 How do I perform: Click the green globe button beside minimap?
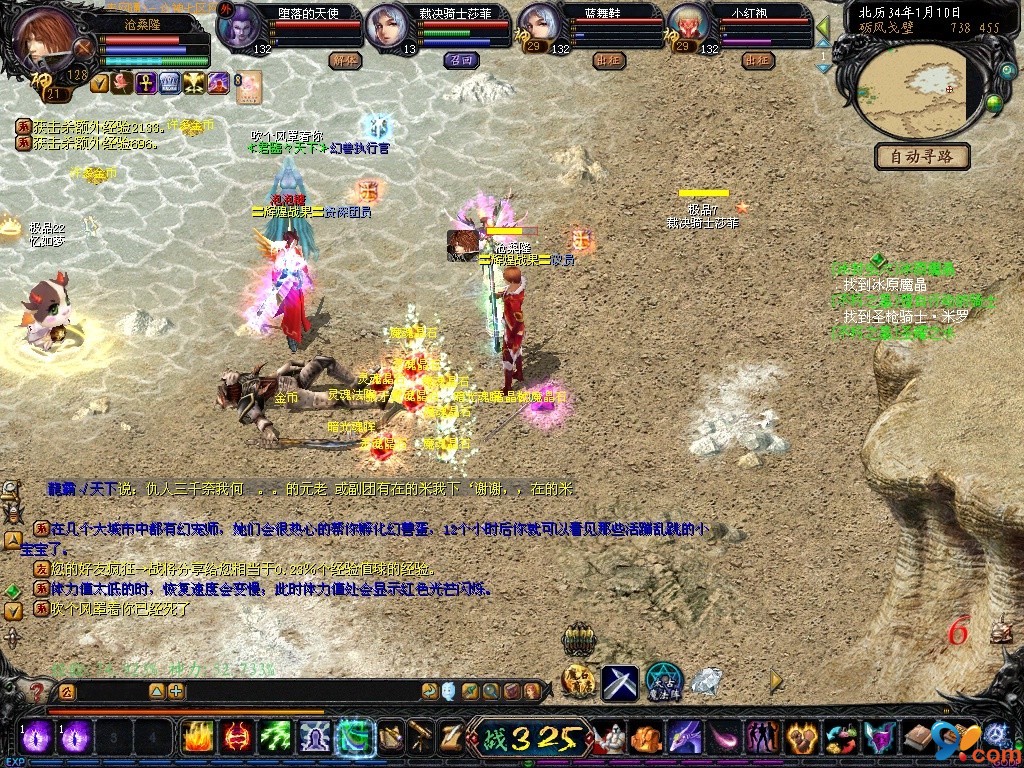[x=994, y=102]
